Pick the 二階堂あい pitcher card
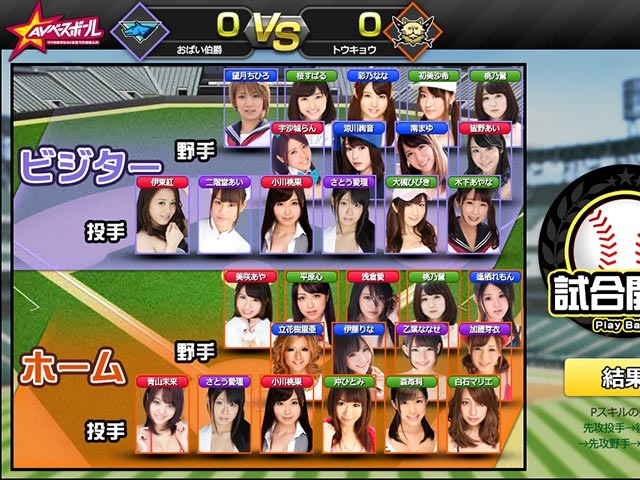This screenshot has height=480, width=640. (x=224, y=215)
